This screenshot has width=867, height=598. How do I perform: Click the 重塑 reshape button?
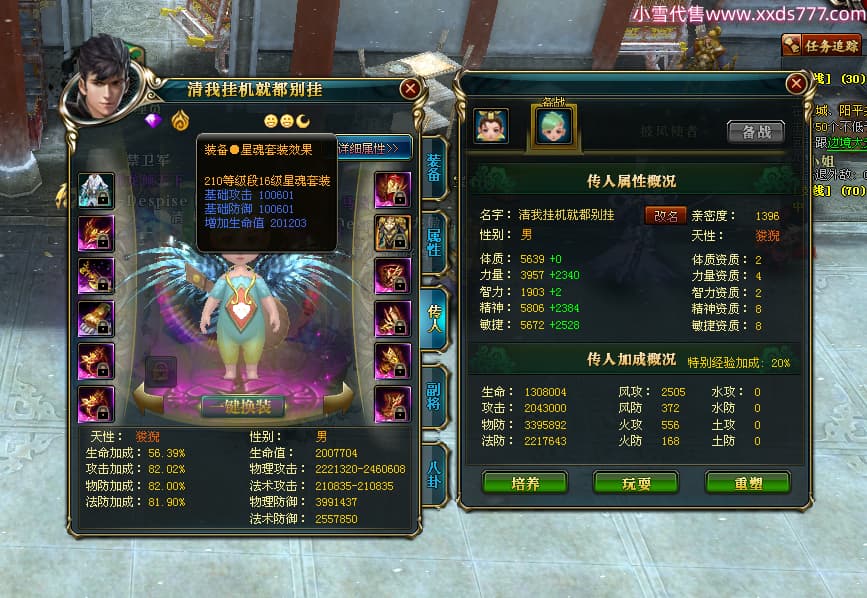(748, 483)
